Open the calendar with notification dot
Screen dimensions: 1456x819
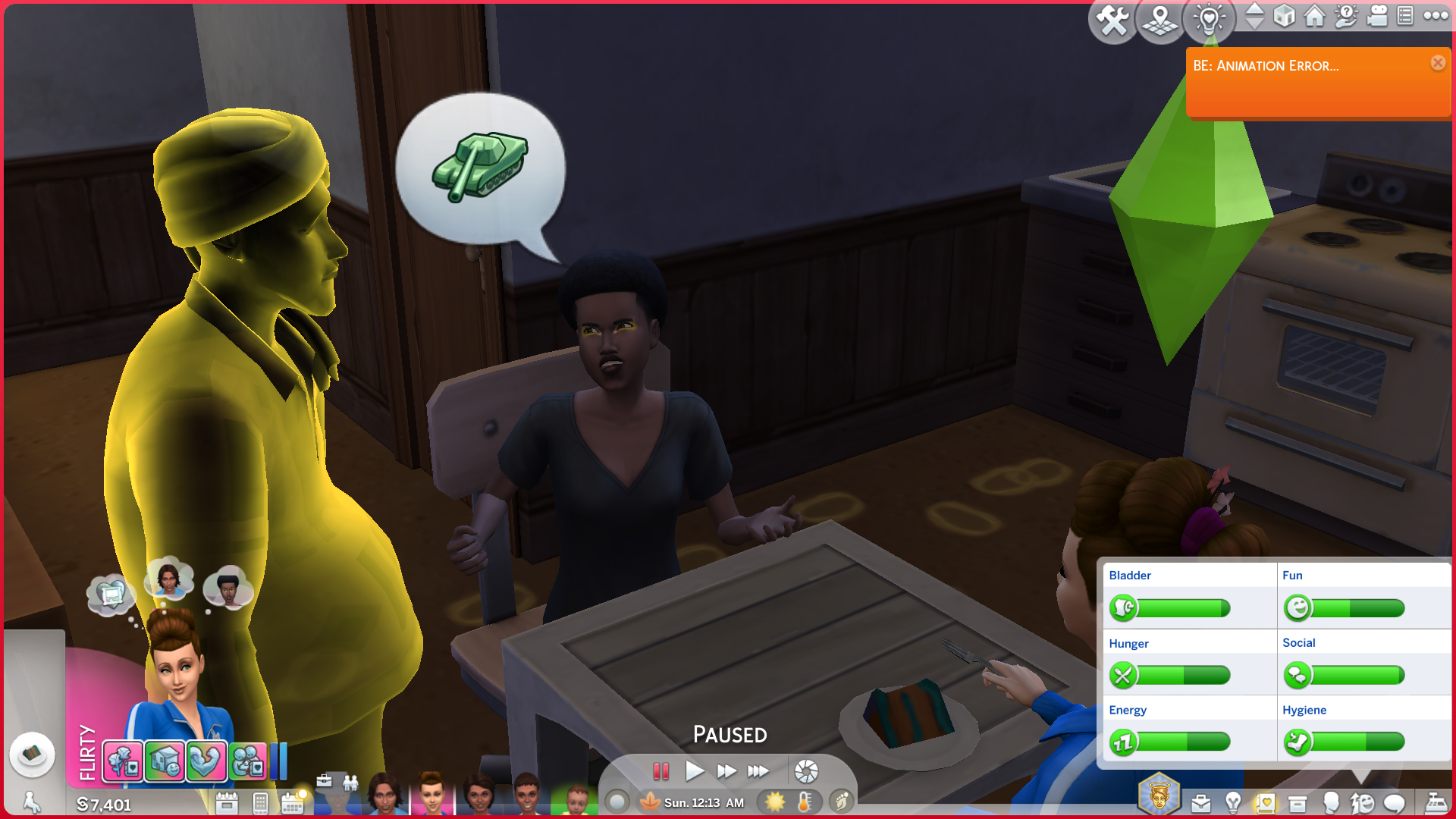293,802
